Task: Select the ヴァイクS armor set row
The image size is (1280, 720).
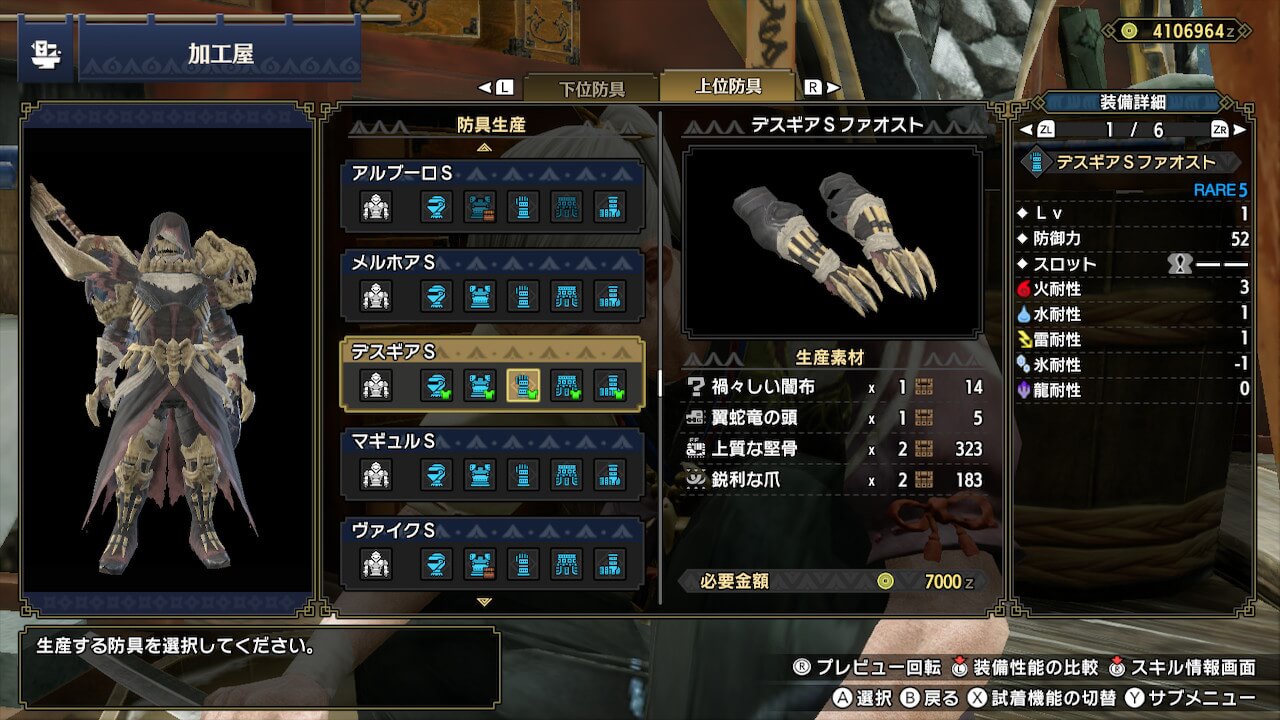Action: click(492, 552)
